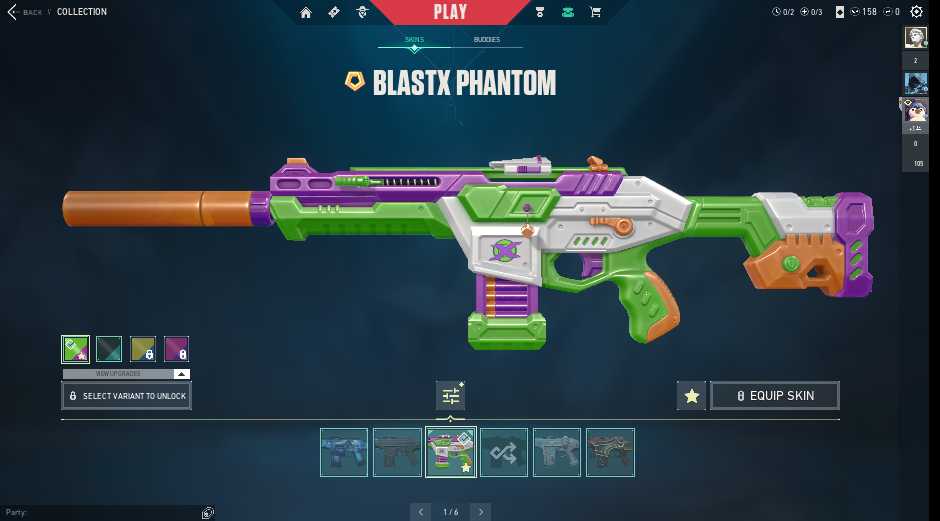Go to the previous skin page

tap(421, 512)
